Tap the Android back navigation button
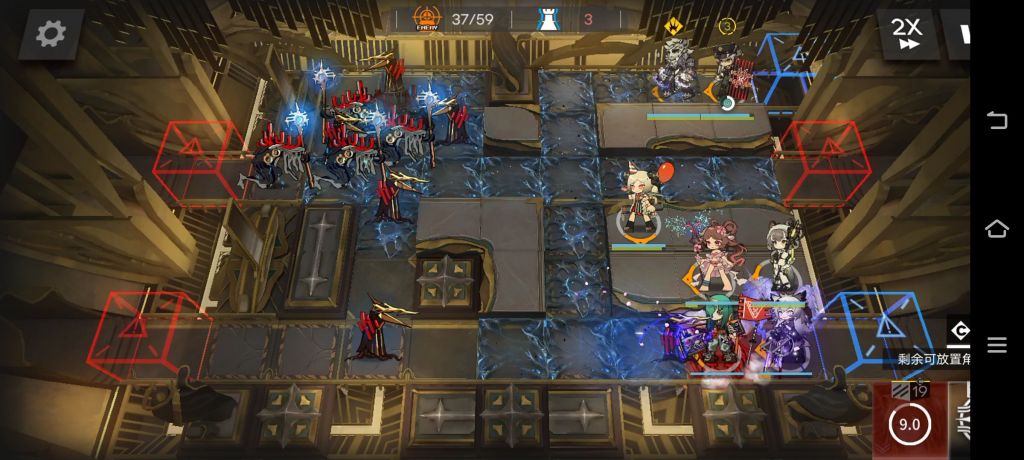Image resolution: width=1024 pixels, height=460 pixels. coord(997,121)
